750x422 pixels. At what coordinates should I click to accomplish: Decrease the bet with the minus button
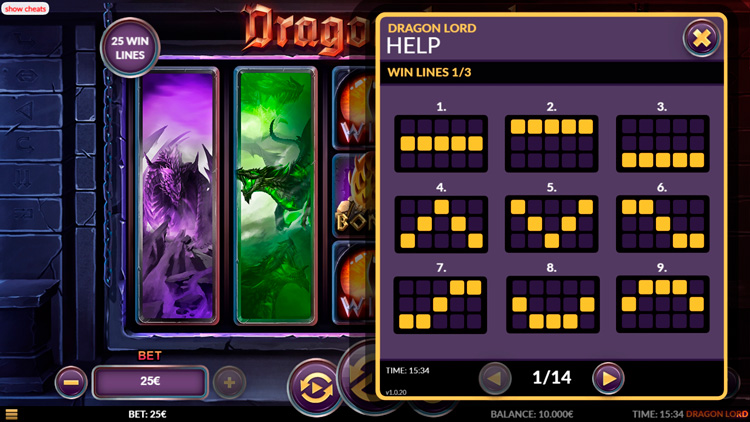pyautogui.click(x=71, y=381)
